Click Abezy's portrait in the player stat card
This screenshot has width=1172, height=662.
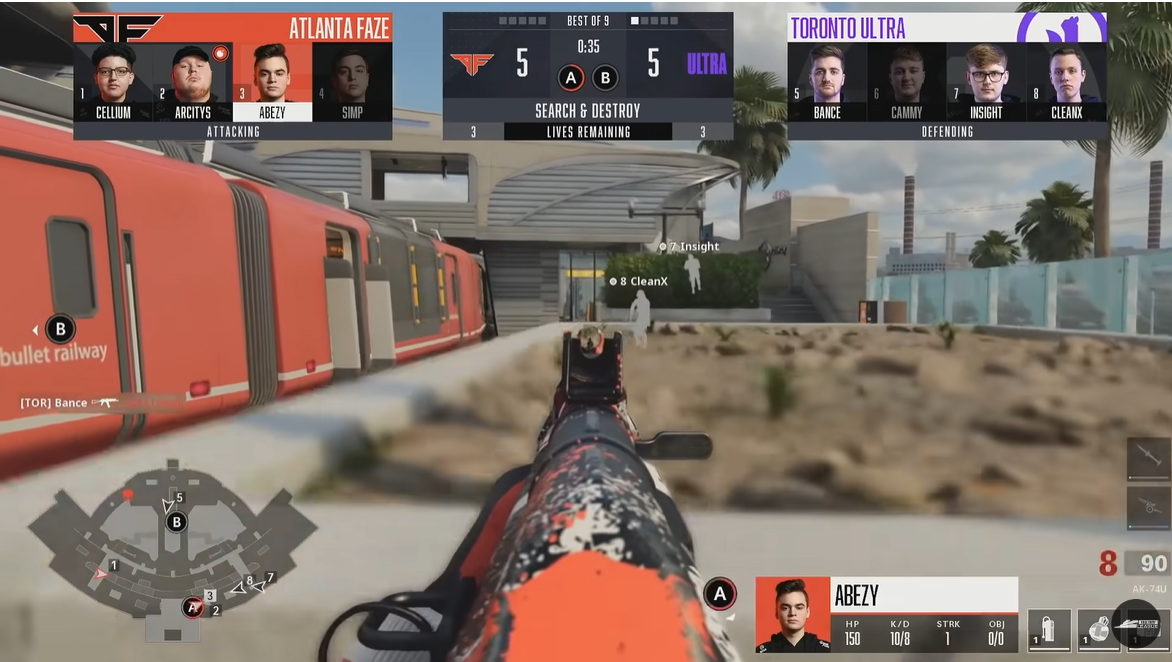(x=792, y=614)
